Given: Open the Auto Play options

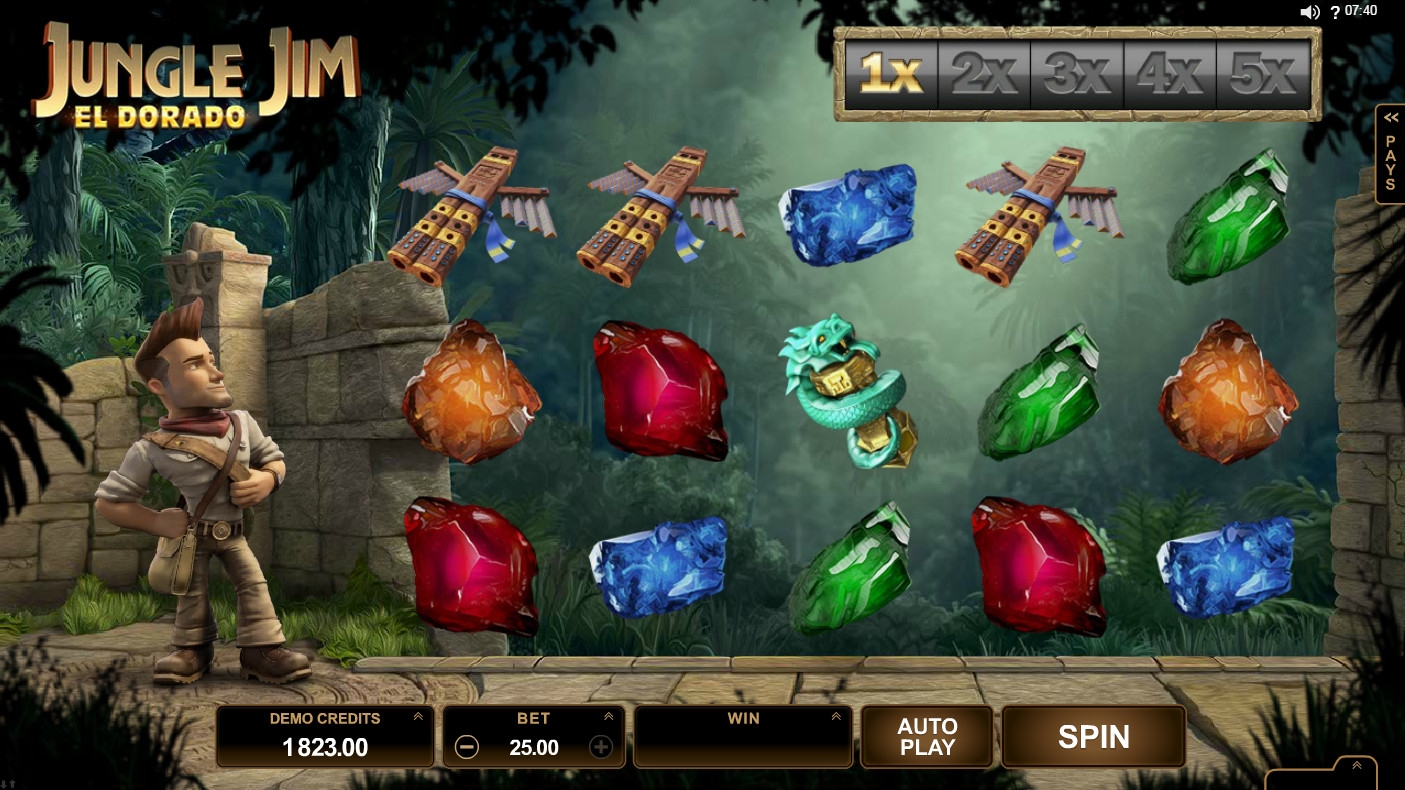Looking at the screenshot, I should pos(927,737).
